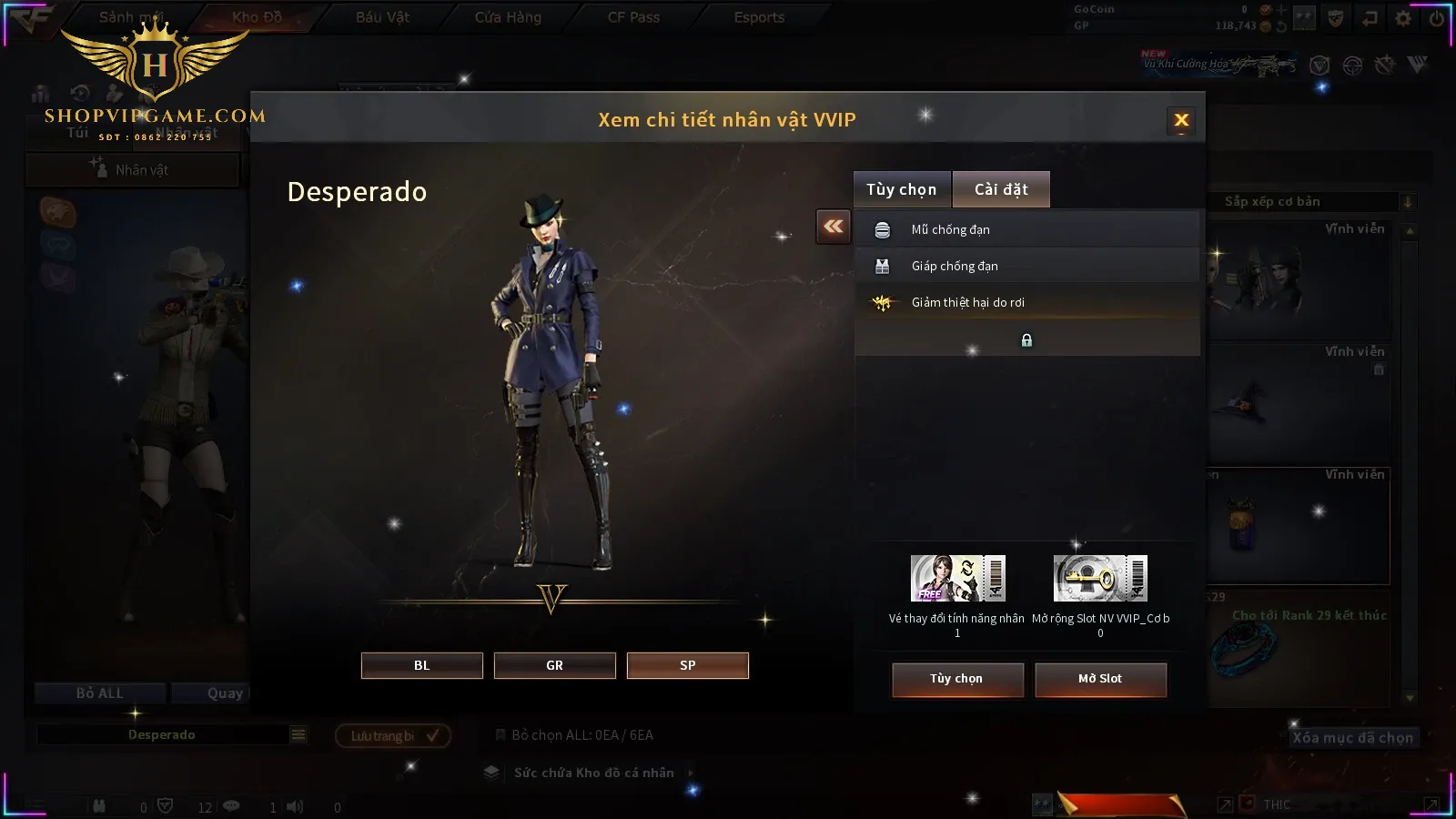Choose the Giáp chống đạn row
This screenshot has width=1456, height=819.
coord(1026,266)
